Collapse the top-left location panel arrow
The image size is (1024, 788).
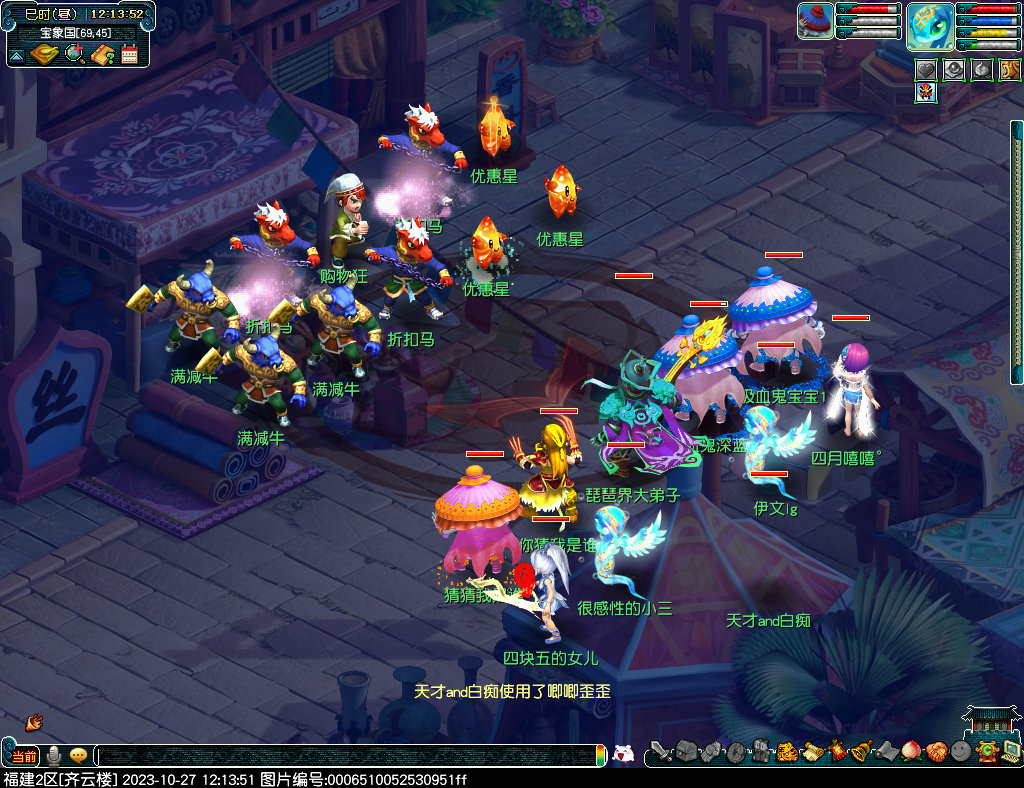tap(17, 54)
